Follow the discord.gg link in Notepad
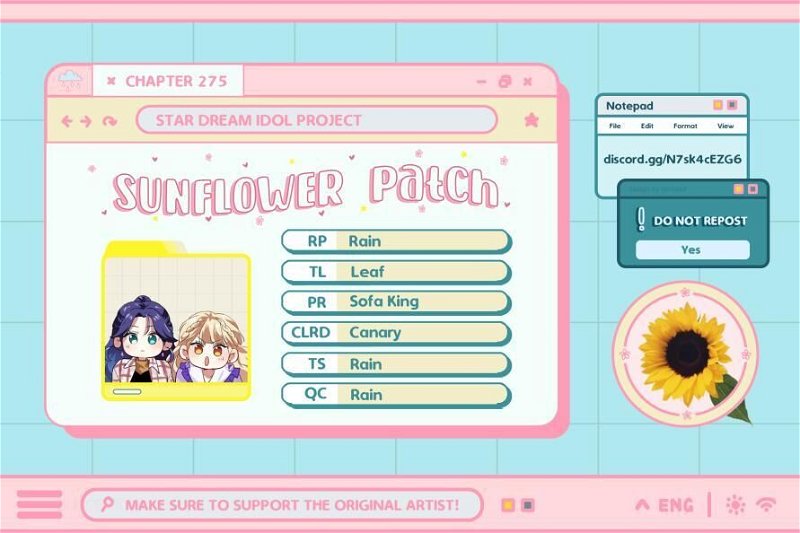Screen dimensions: 800x533 pyautogui.click(x=672, y=158)
